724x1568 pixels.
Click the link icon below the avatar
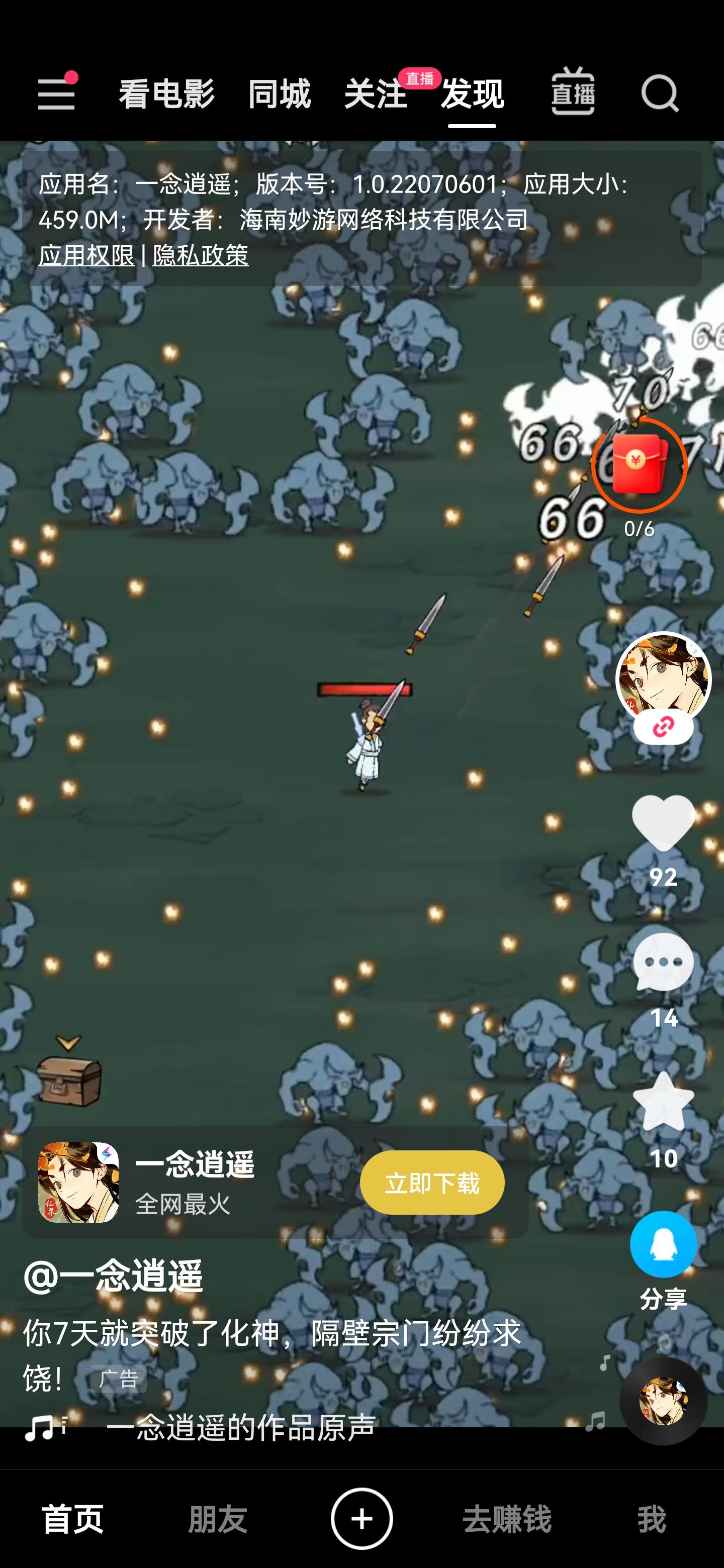[664, 726]
